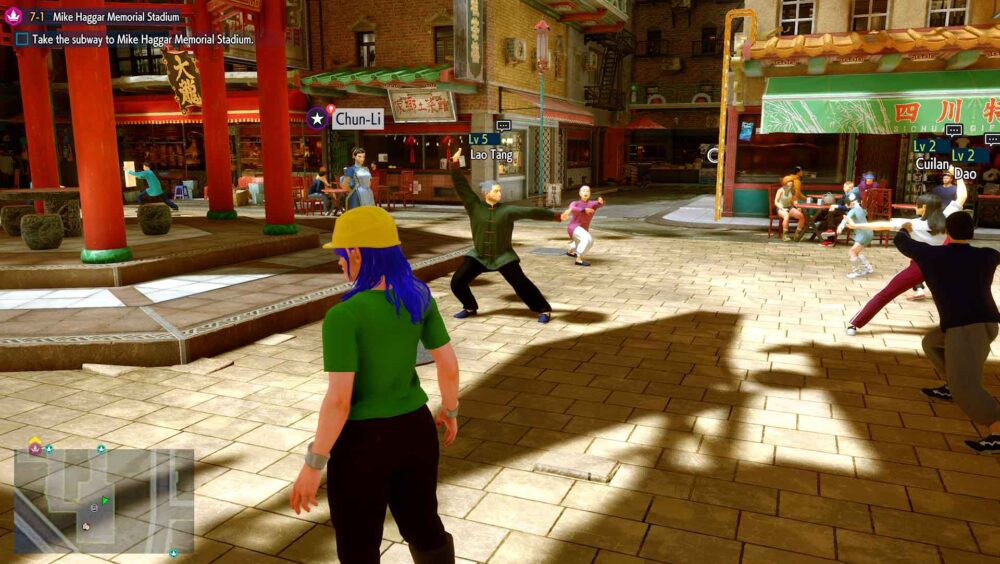Click the speech bubble icon above Lao Tang
Screen dimensions: 1000x564
point(503,125)
